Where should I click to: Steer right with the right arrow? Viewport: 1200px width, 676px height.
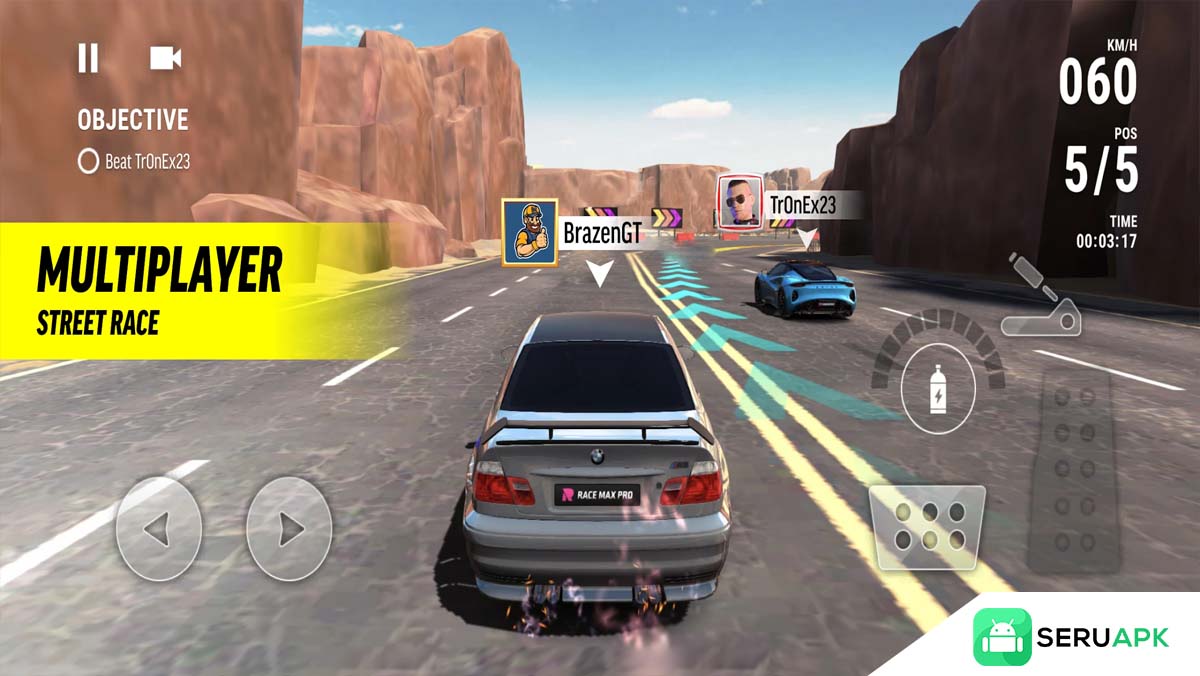pyautogui.click(x=288, y=528)
